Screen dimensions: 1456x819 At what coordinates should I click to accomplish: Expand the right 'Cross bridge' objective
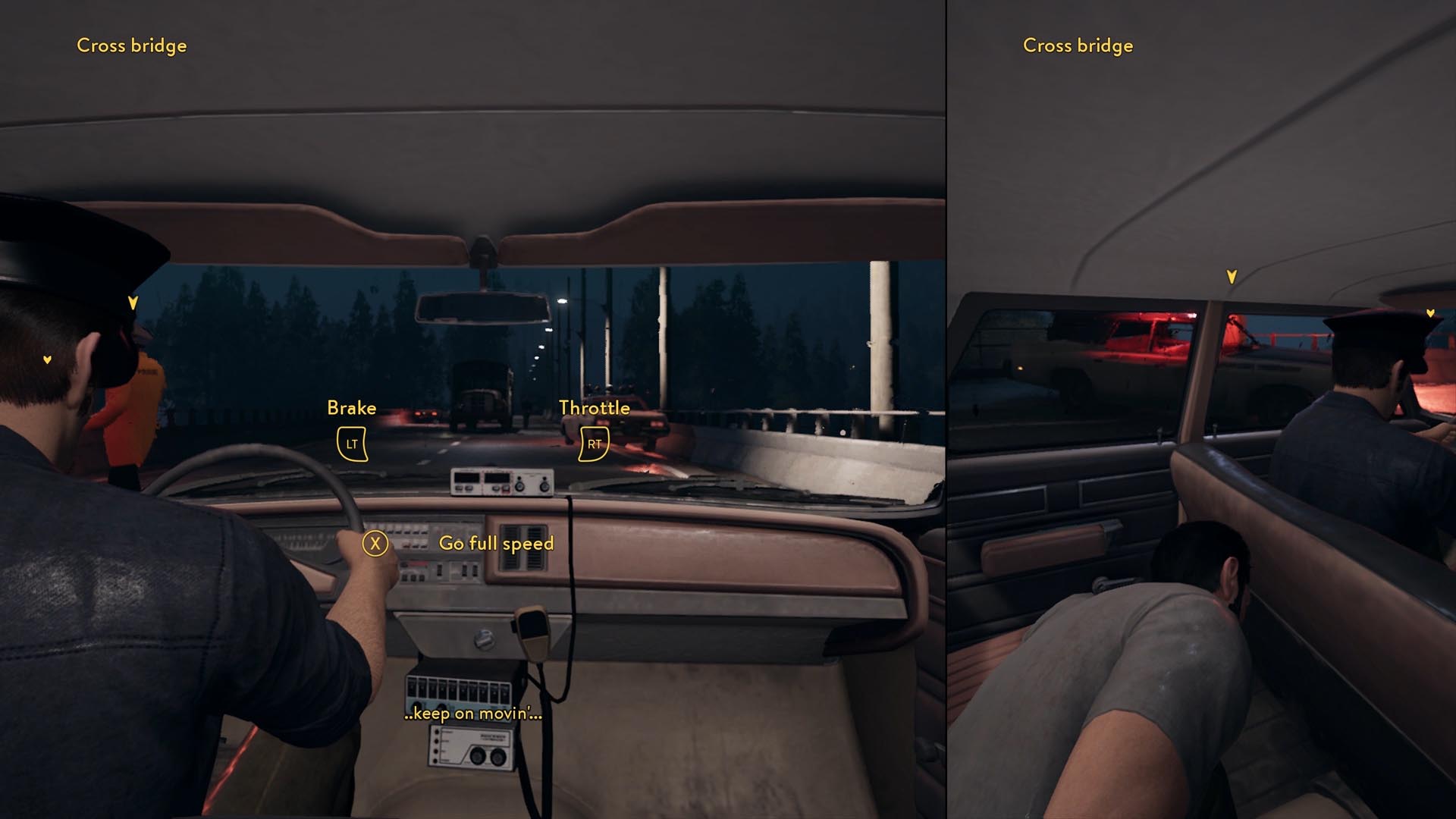click(1077, 45)
